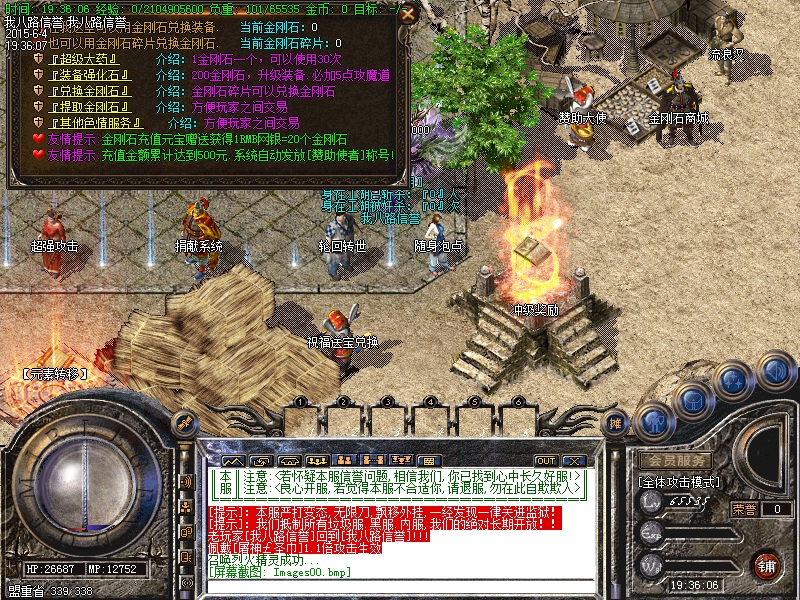Open the bag inventory icon
The width and height of the screenshot is (800, 600).
693,402
